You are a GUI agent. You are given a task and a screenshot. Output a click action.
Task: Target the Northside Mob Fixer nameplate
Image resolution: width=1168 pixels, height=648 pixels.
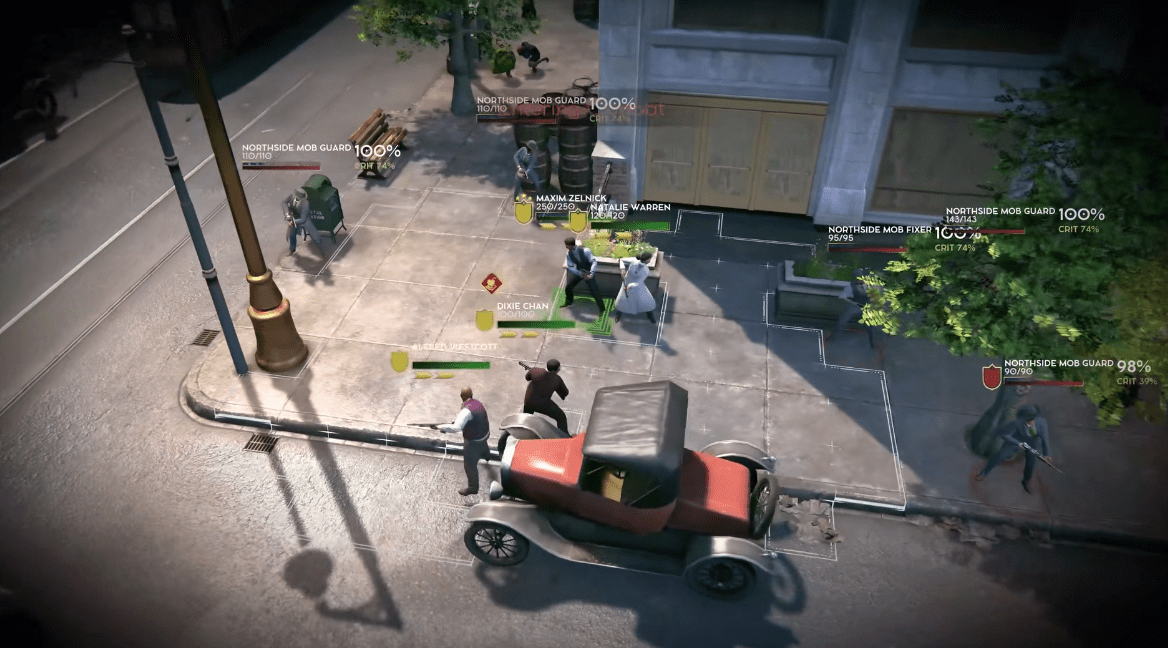pos(879,230)
